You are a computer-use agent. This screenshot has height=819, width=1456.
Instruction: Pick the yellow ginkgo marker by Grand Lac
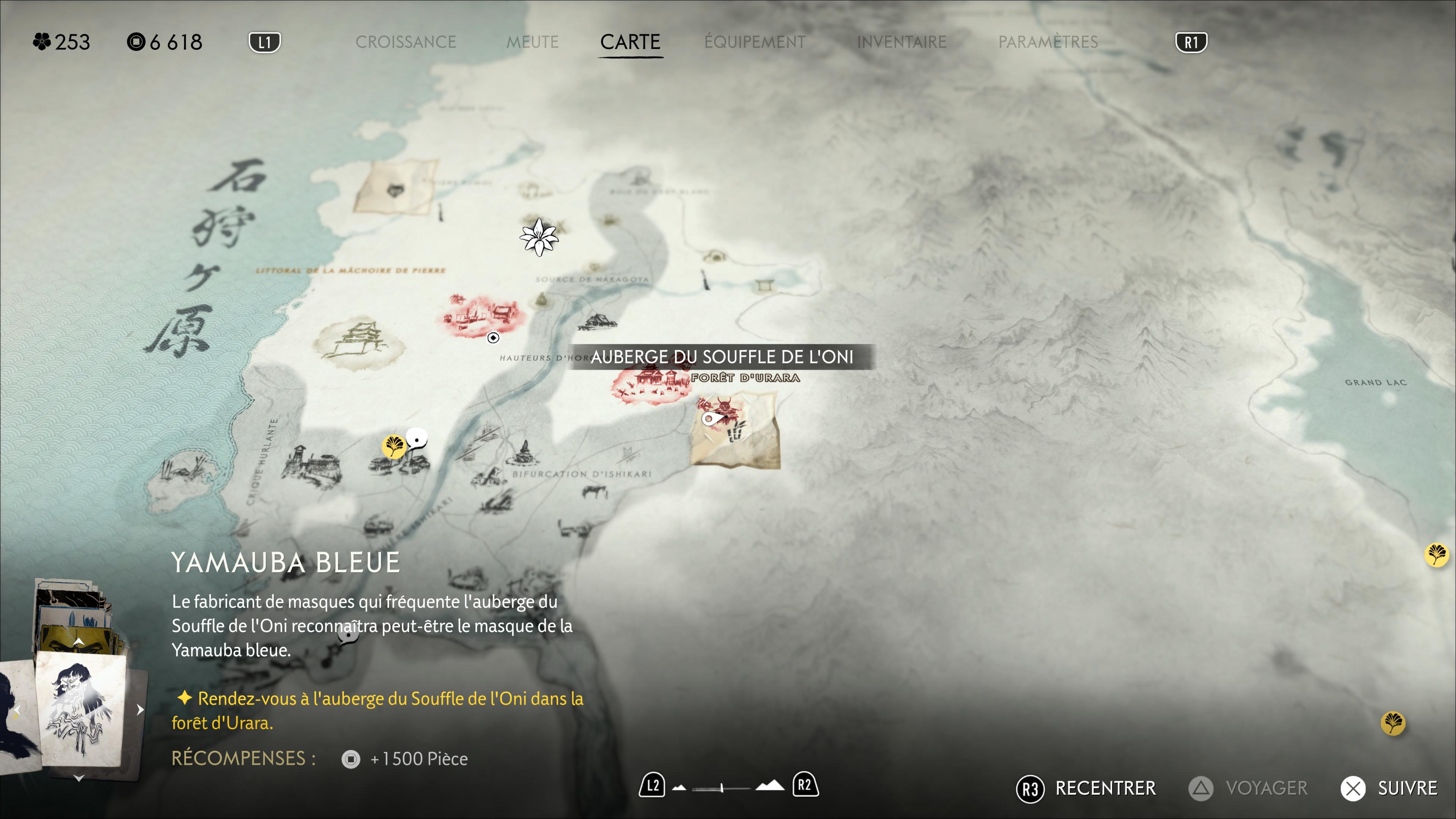pos(1436,554)
